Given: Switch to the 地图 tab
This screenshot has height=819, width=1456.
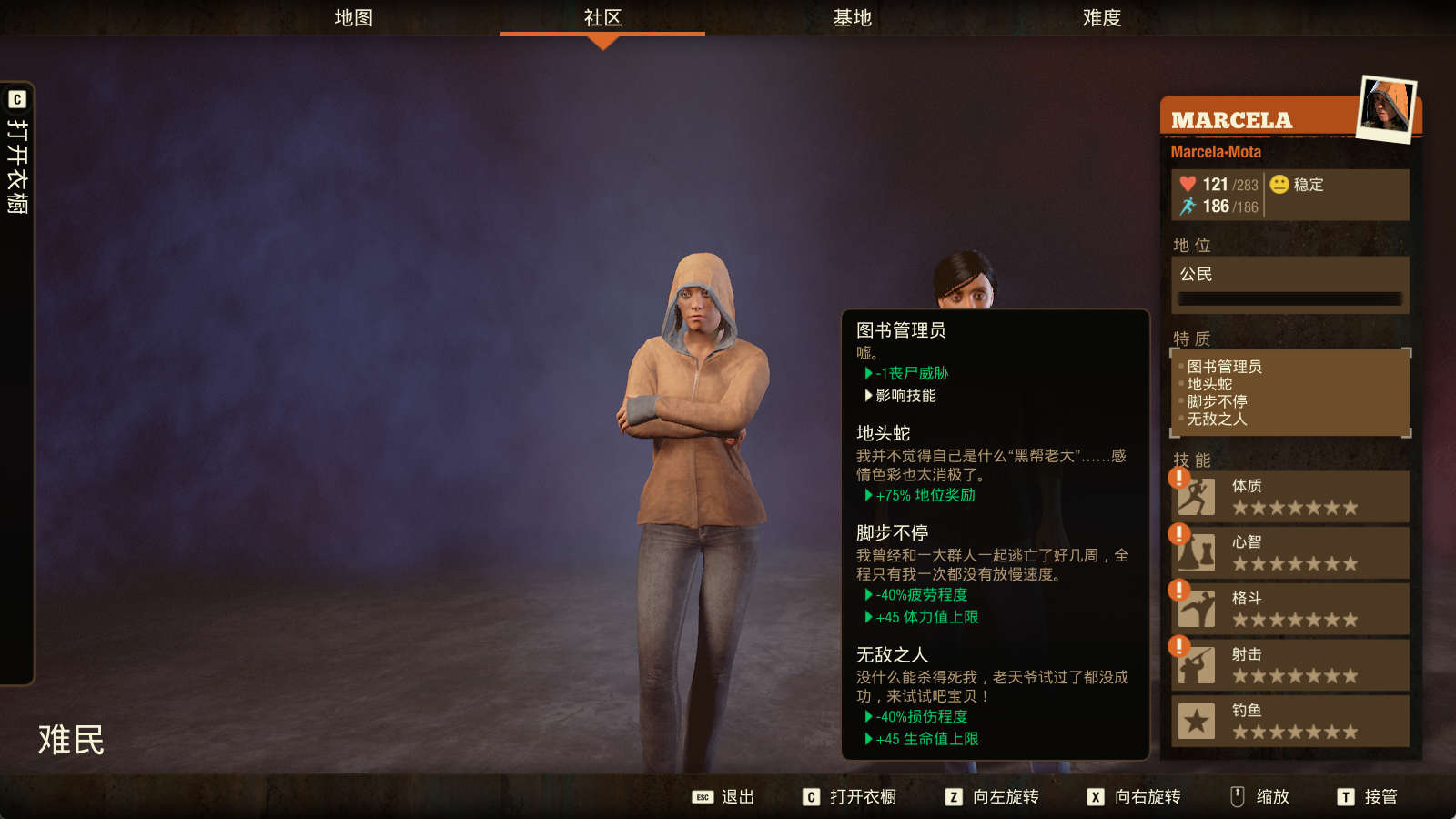Looking at the screenshot, I should (353, 18).
